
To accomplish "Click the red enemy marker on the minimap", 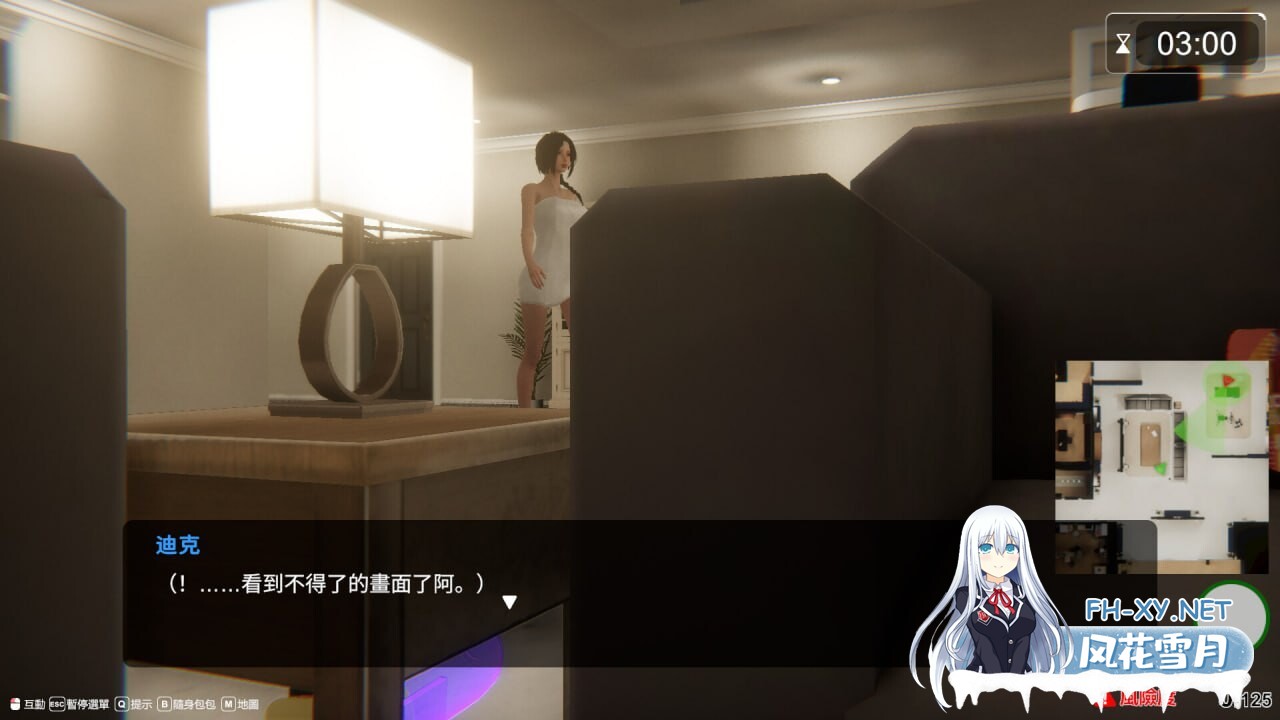I will click(1227, 380).
